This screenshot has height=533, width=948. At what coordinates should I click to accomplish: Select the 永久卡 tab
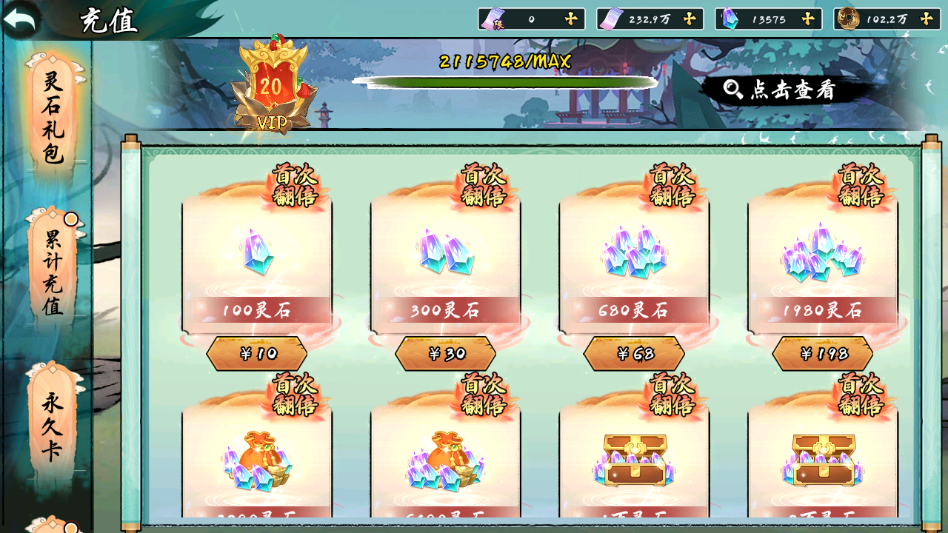[53, 425]
